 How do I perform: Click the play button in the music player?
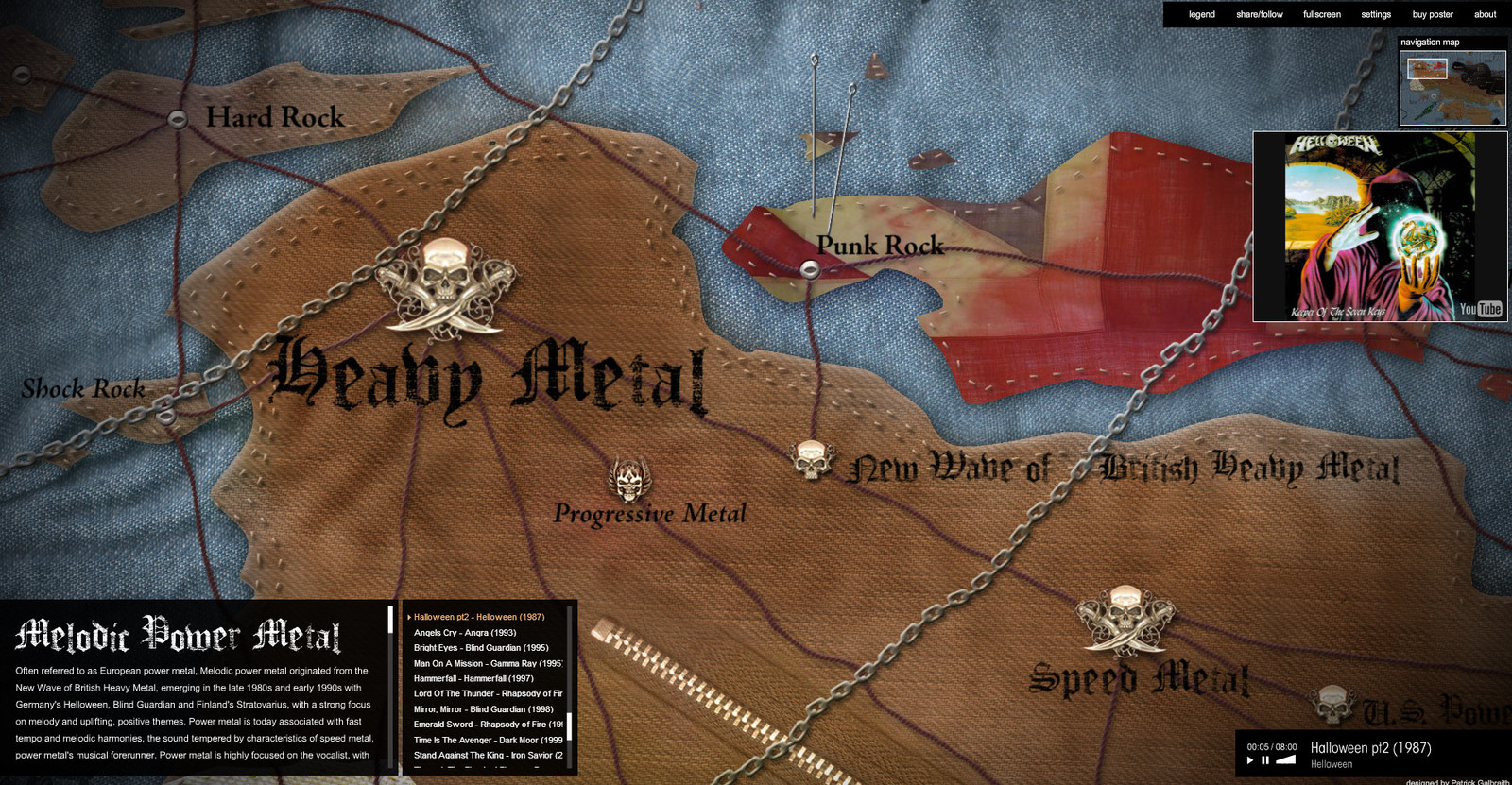click(1250, 760)
